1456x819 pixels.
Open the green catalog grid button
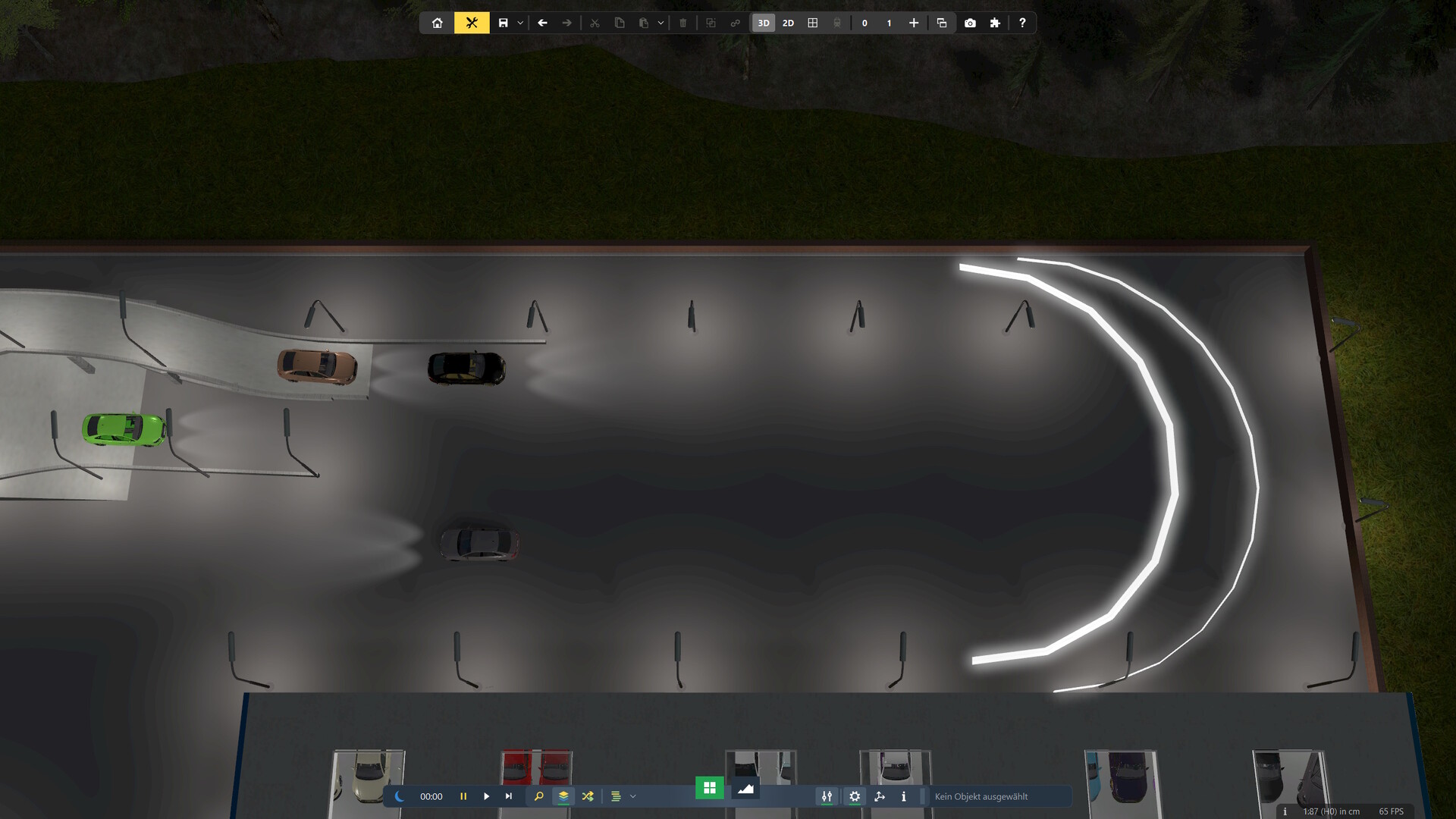pos(710,788)
